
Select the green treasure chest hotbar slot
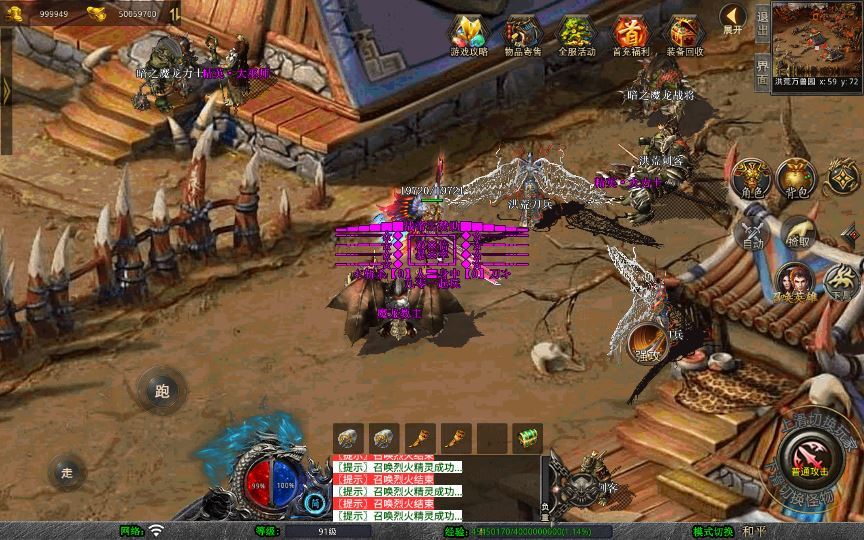[x=527, y=438]
